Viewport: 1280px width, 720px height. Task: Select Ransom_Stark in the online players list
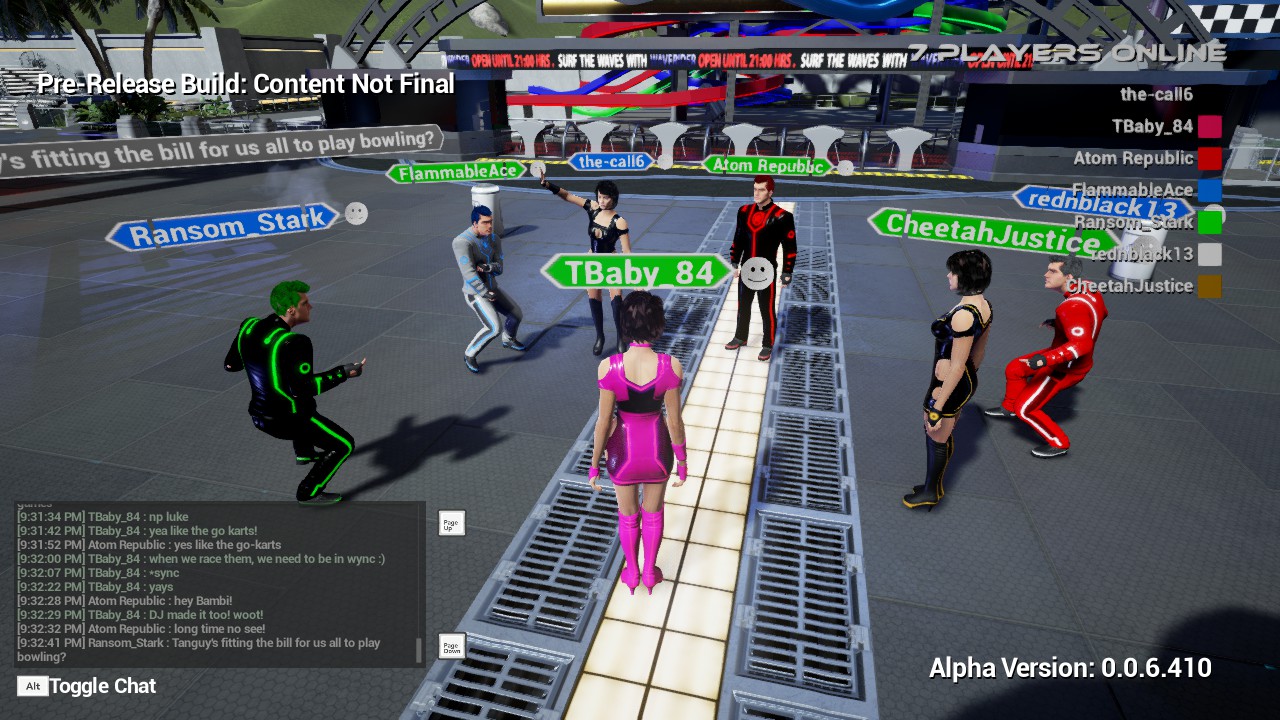point(1133,222)
